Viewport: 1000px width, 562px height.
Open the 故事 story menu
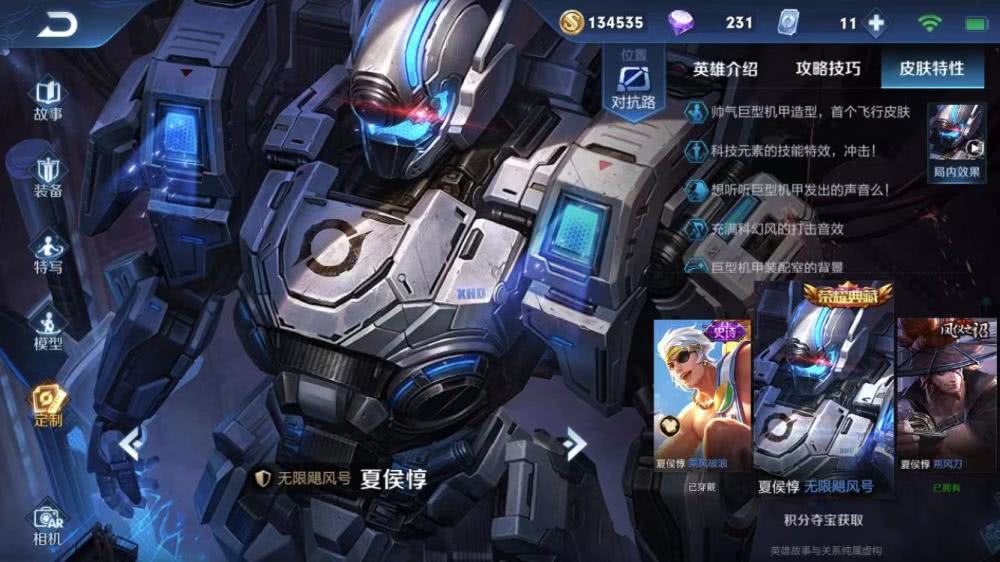(48, 100)
